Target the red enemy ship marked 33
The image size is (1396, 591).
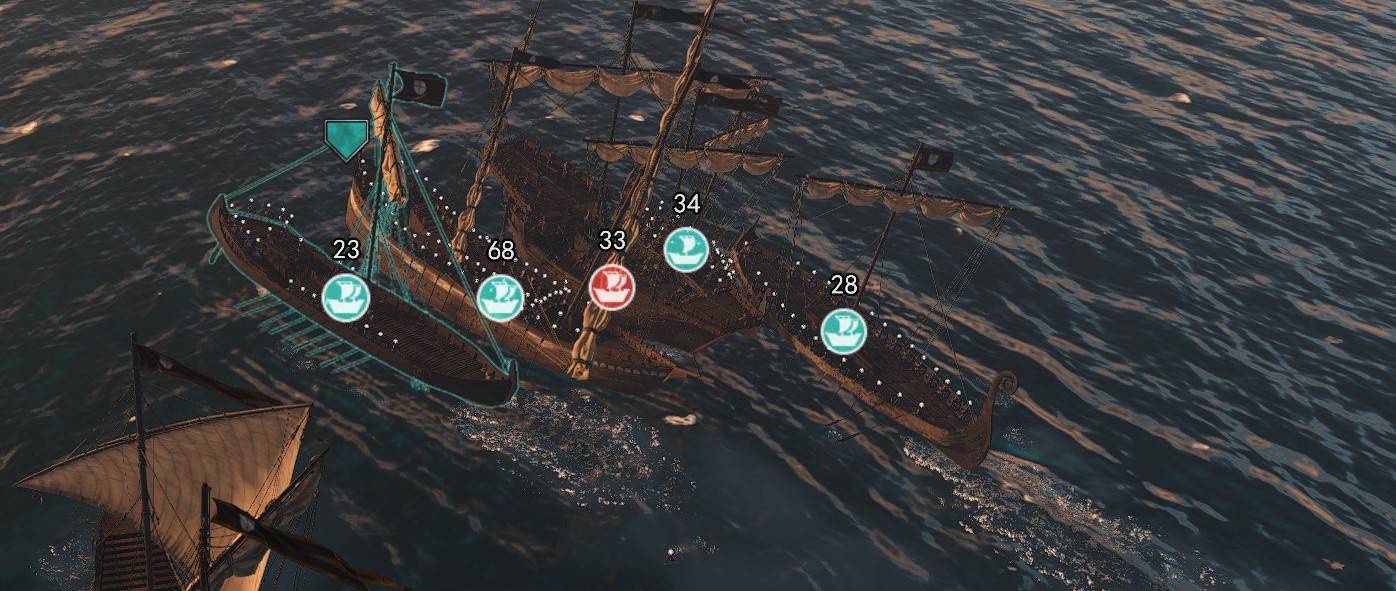click(x=612, y=286)
